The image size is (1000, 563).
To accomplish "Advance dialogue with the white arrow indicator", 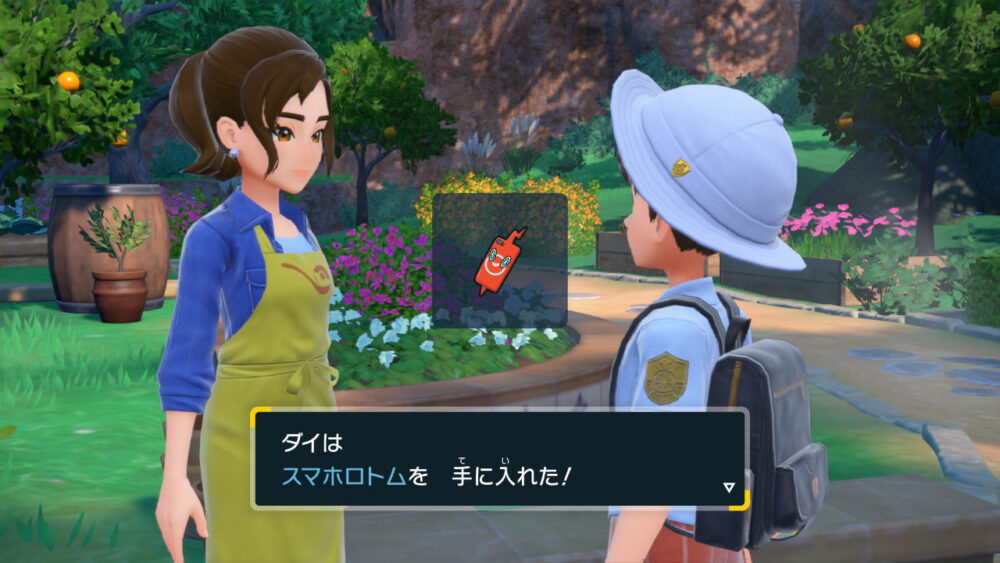I will (729, 488).
